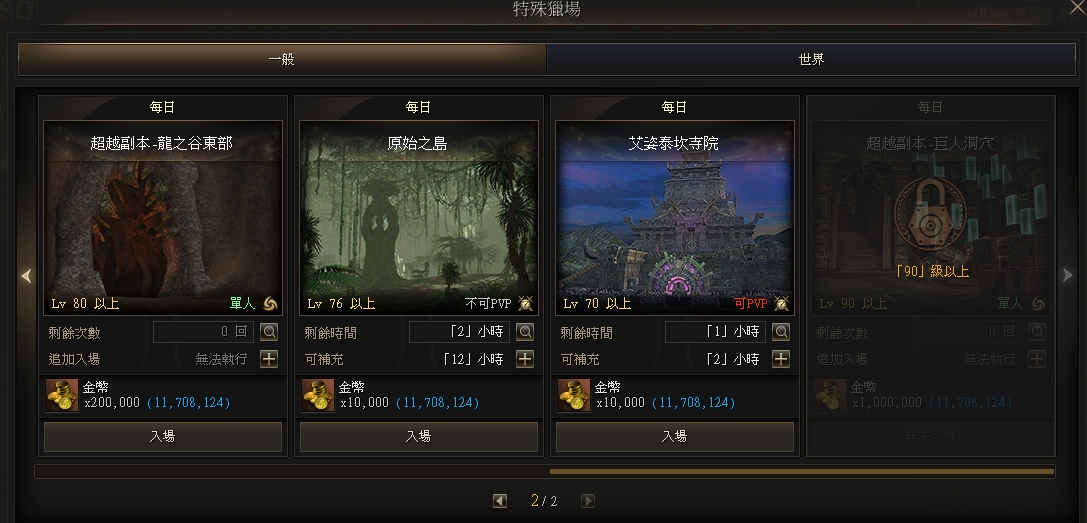Viewport: 1087px width, 523px height.
Task: Select locked 超越副本-巨人洞穴 dungeon card
Action: tap(930, 217)
